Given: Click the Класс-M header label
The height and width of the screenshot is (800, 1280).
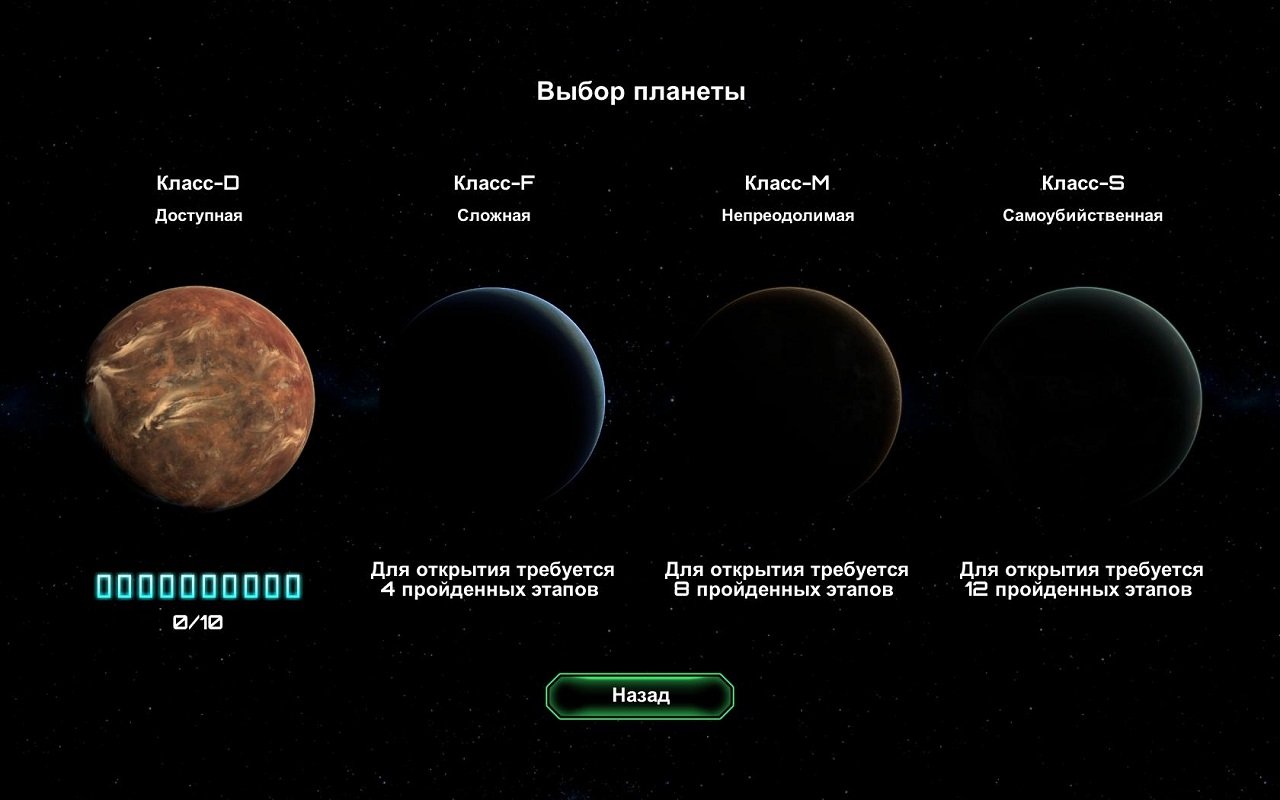Looking at the screenshot, I should pyautogui.click(x=790, y=183).
